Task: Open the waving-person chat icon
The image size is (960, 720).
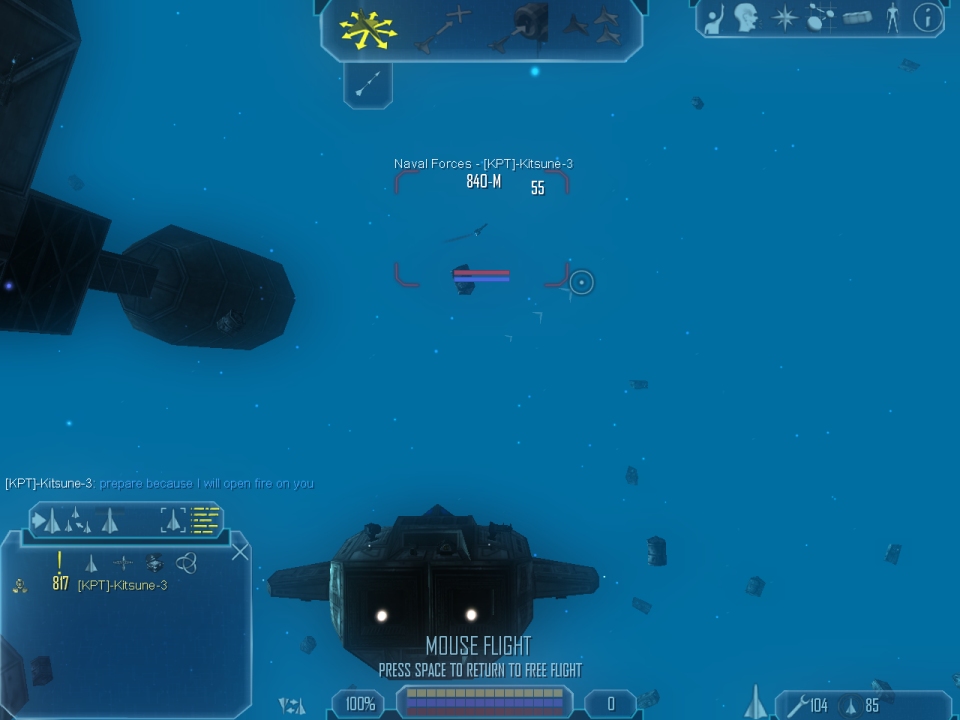Action: point(713,18)
